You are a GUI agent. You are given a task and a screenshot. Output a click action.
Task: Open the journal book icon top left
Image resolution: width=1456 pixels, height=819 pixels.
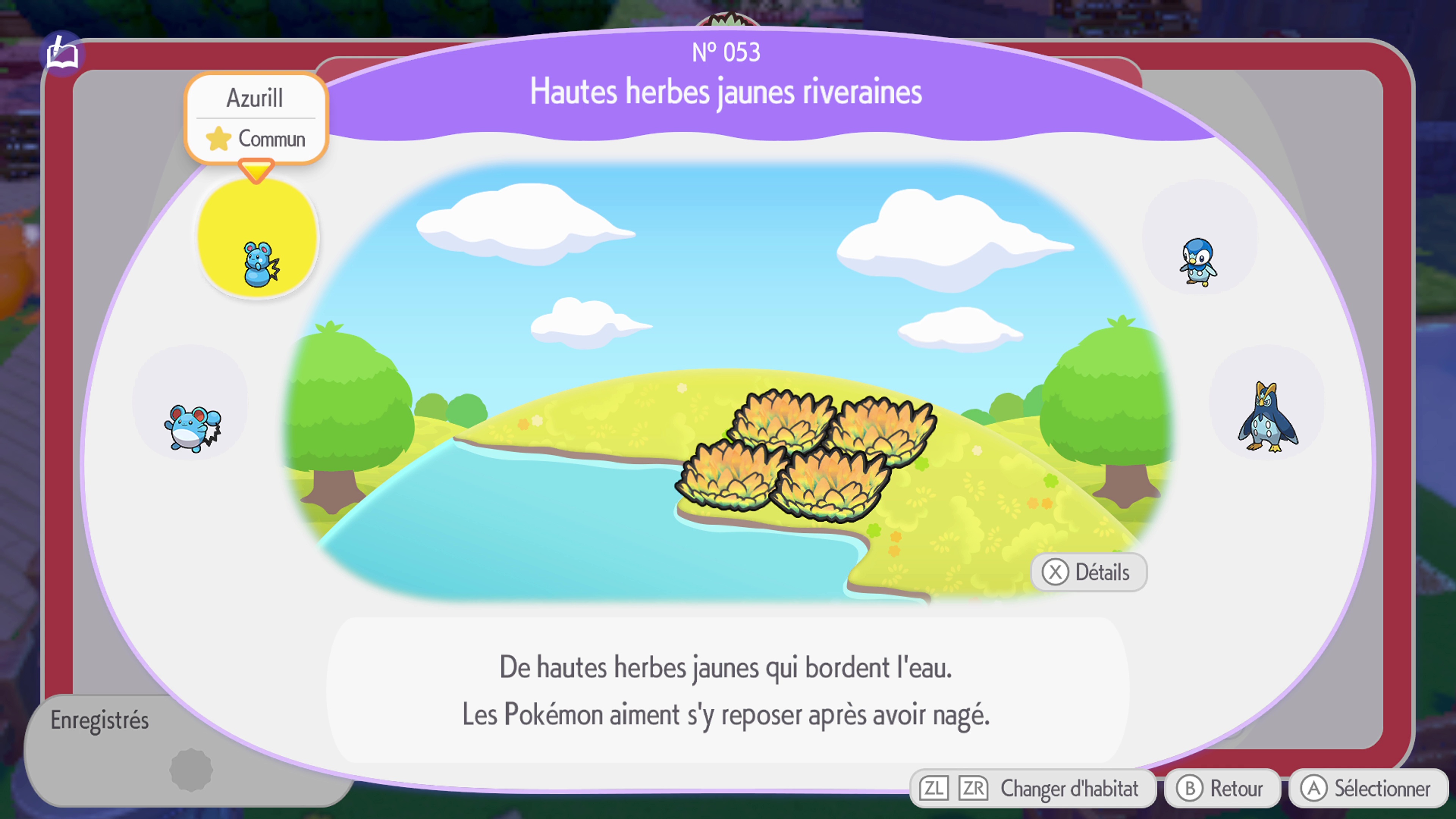[x=62, y=54]
